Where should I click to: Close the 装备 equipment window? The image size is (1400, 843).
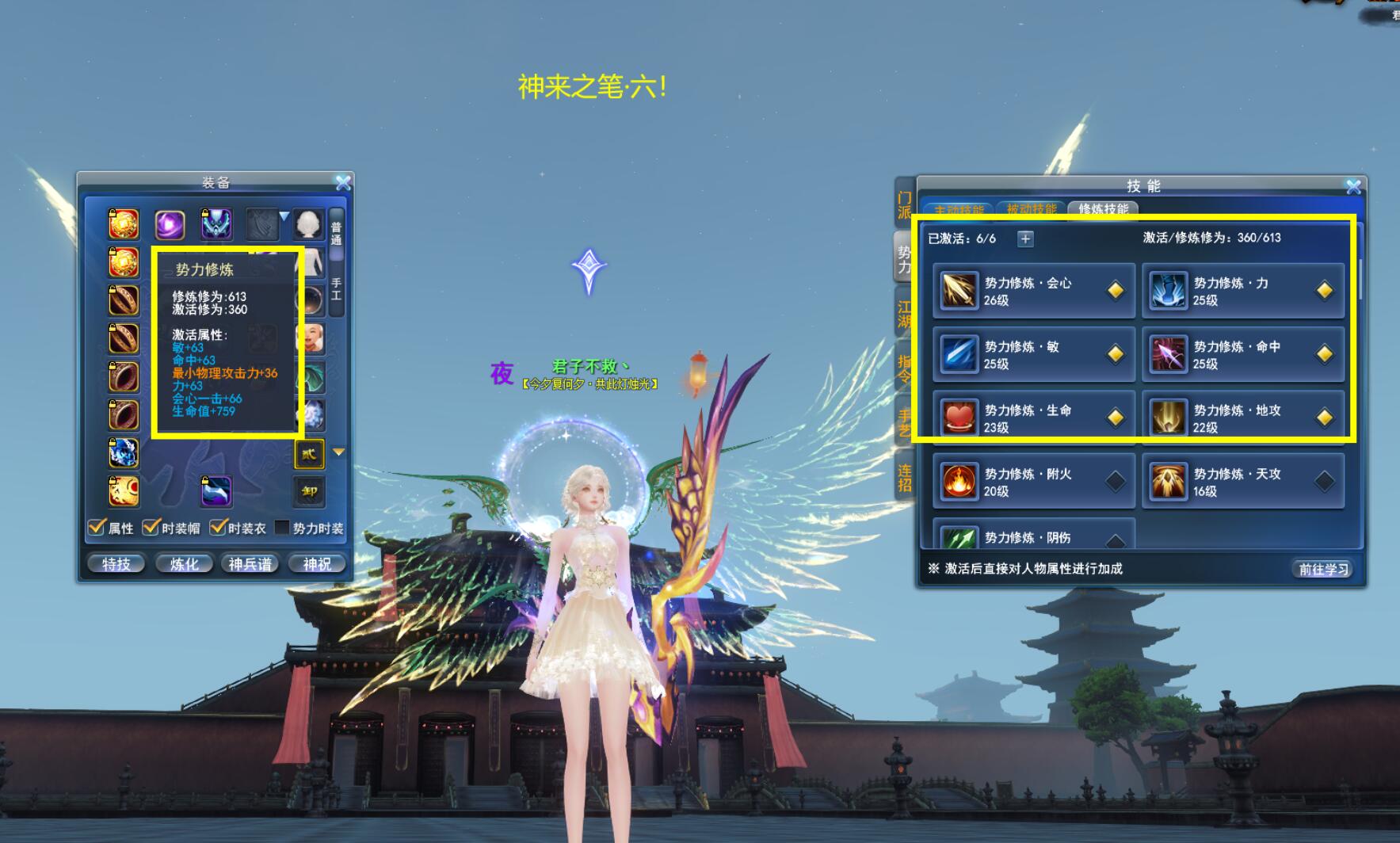pyautogui.click(x=343, y=183)
